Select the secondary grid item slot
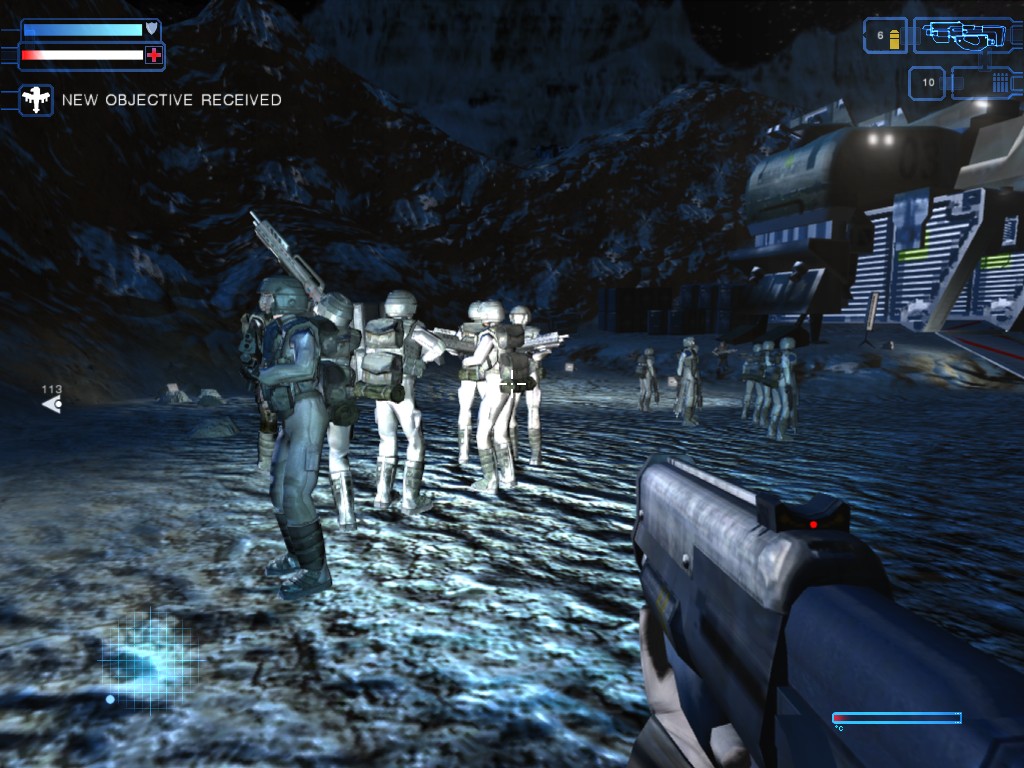This screenshot has width=1024, height=768. [983, 82]
